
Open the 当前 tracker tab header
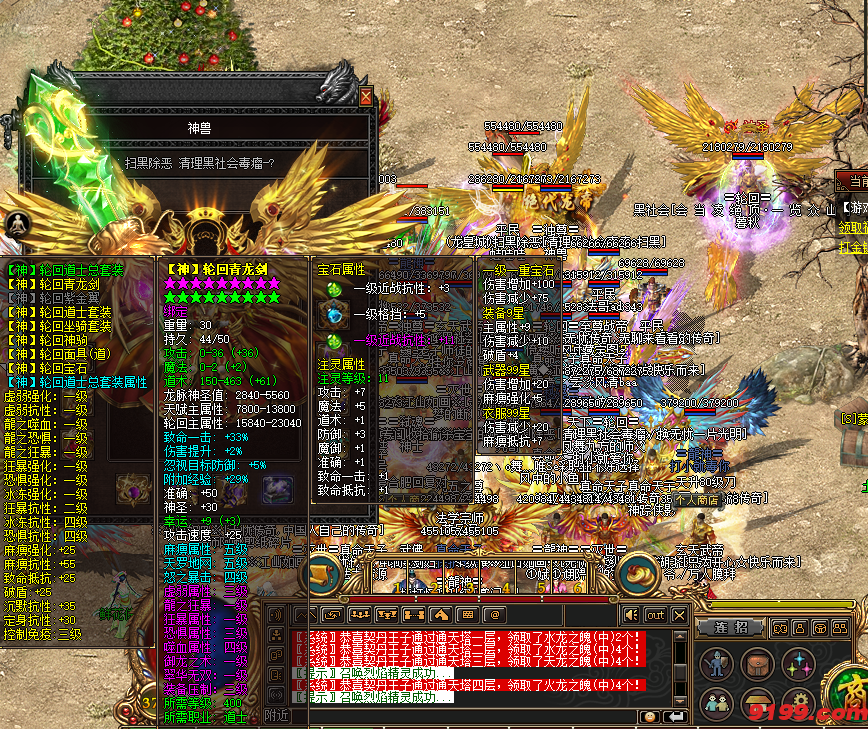coord(855,183)
